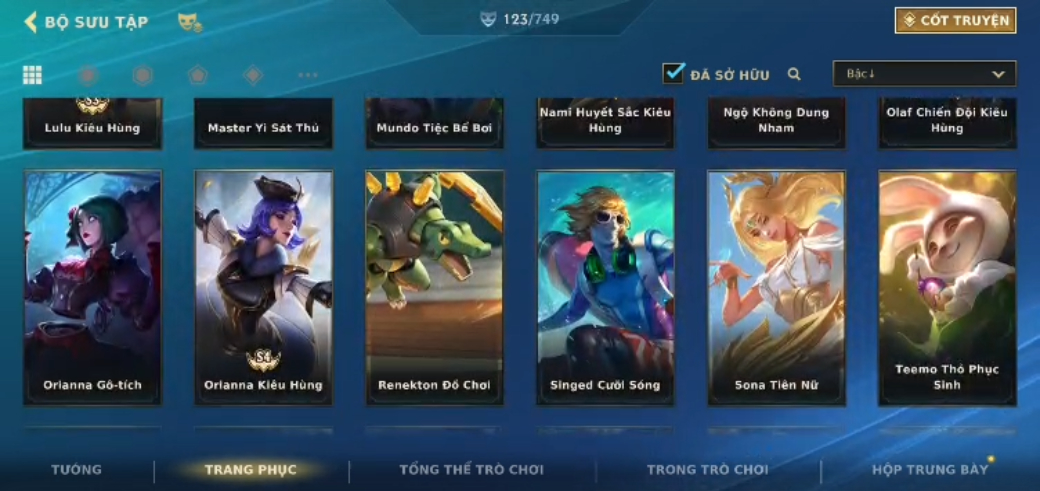
Task: Choose the Master Yi Sát Thủ skin
Action: (263, 125)
